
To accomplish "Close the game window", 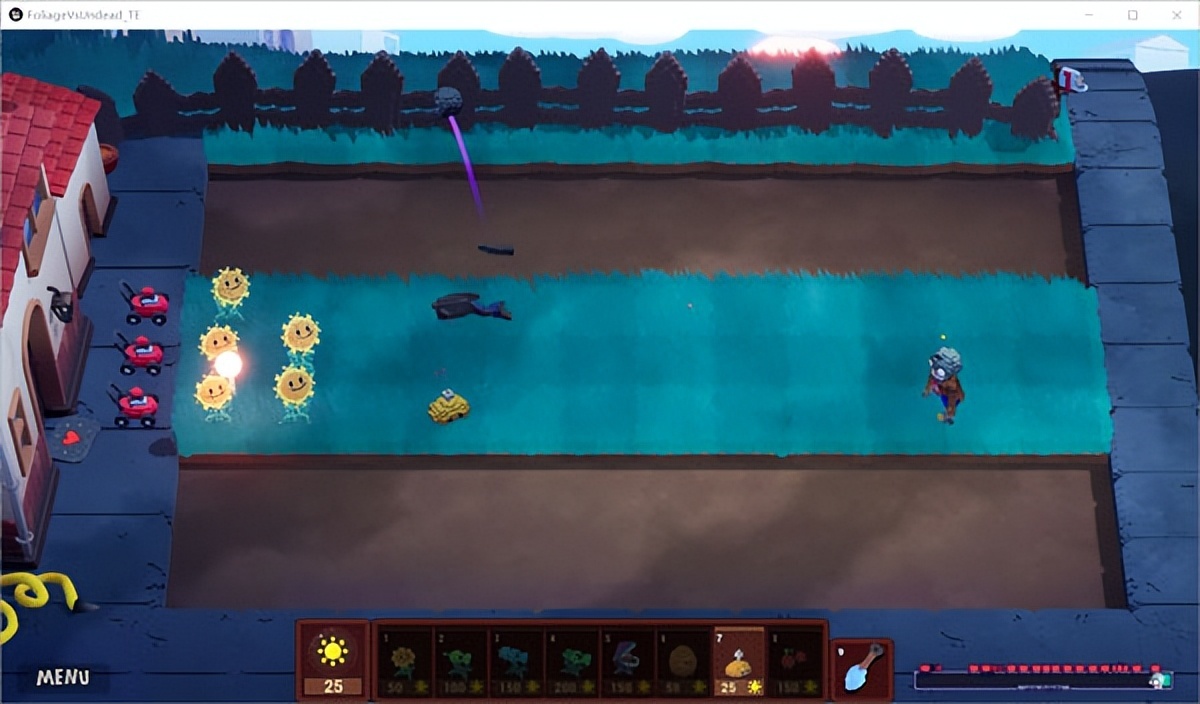I will coord(1177,15).
